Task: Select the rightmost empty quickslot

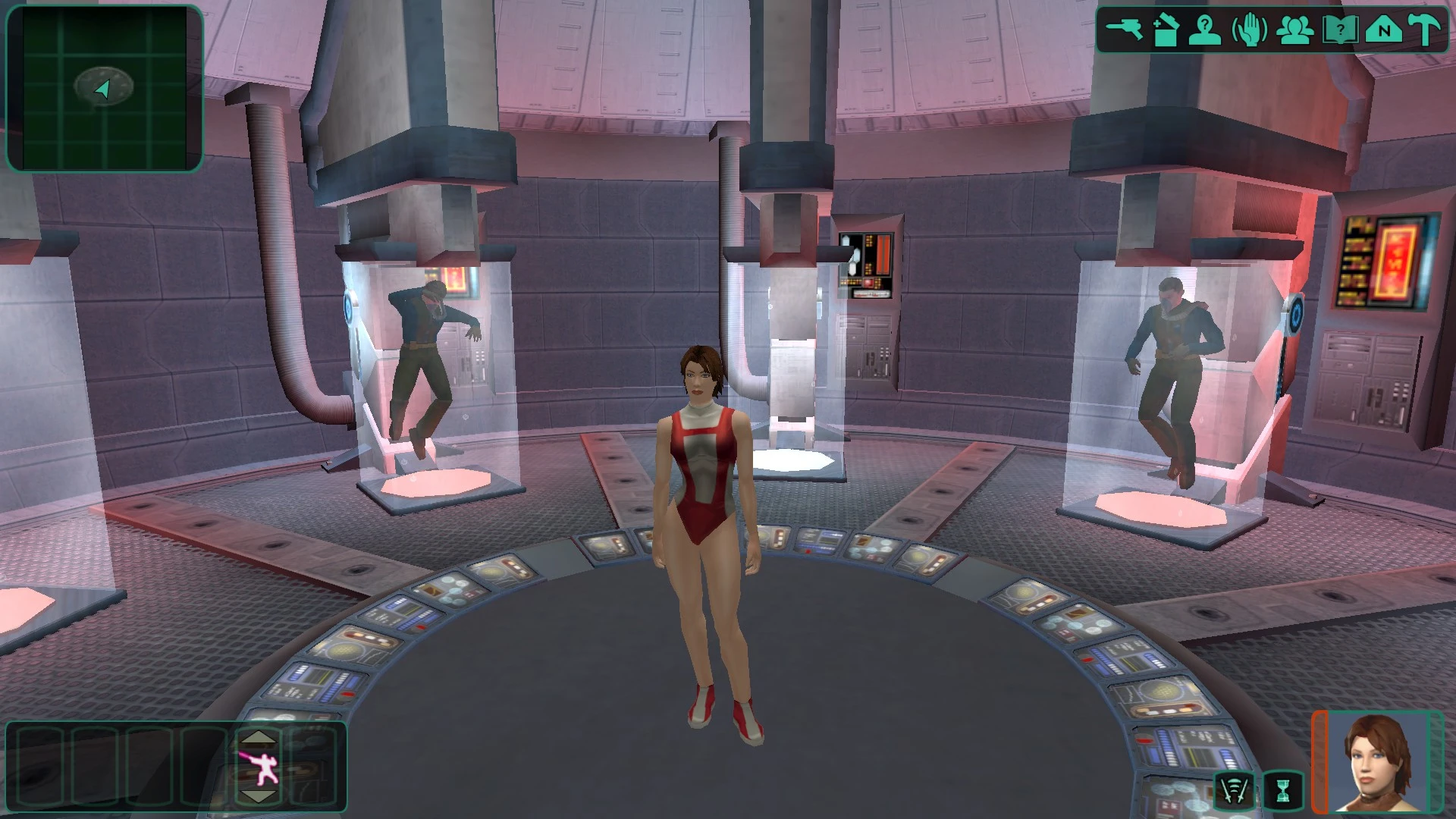Action: pyautogui.click(x=312, y=766)
